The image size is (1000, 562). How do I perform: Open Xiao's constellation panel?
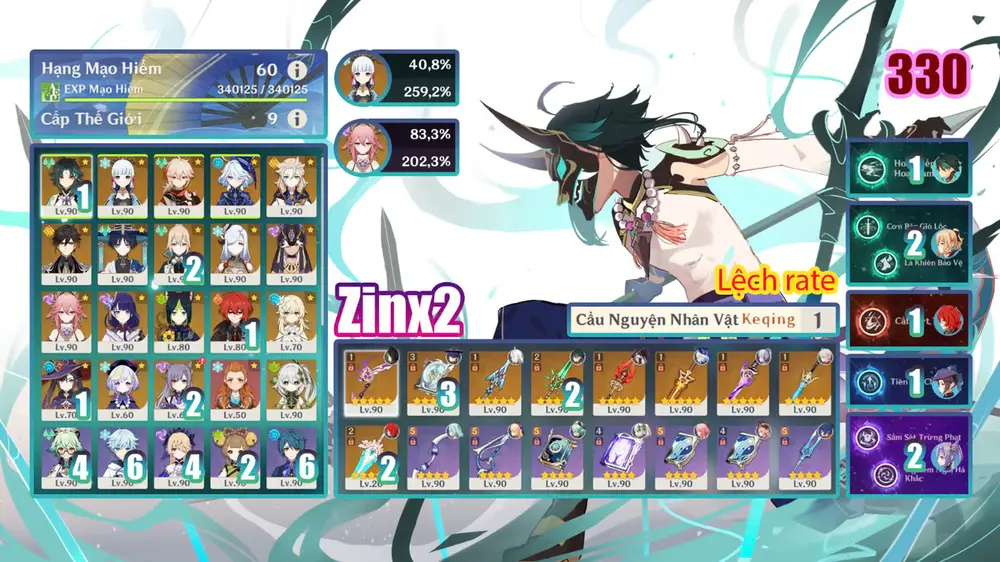click(x=908, y=169)
